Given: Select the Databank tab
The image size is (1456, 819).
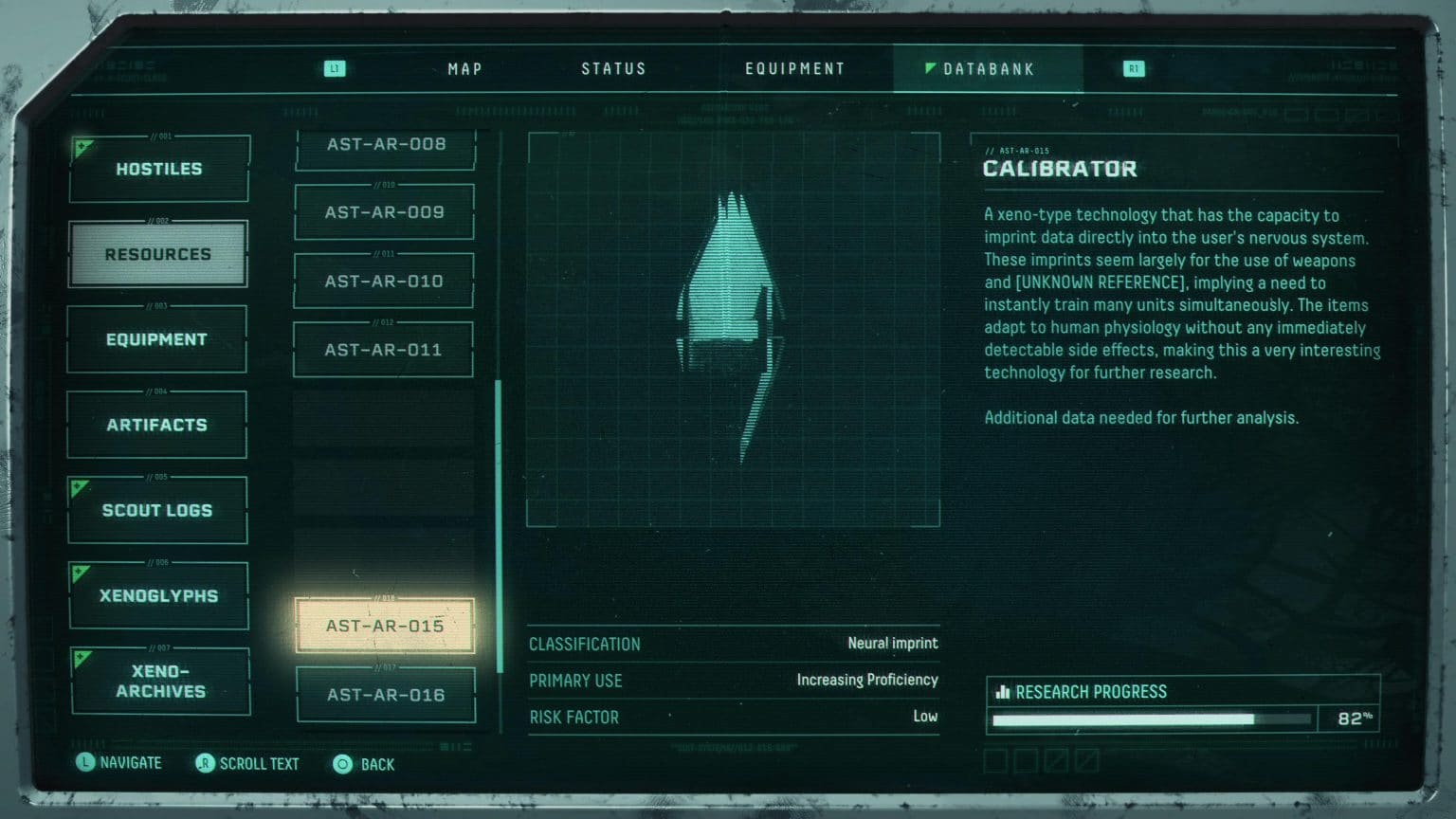Looking at the screenshot, I should 988,69.
